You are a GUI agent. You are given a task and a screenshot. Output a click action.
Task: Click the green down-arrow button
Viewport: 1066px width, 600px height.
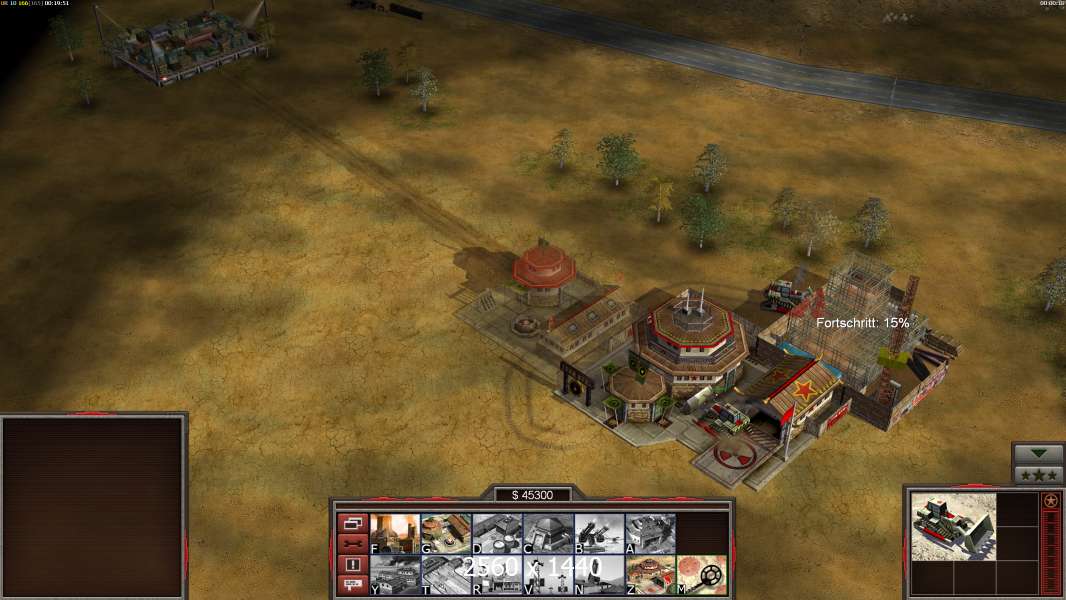(1038, 454)
